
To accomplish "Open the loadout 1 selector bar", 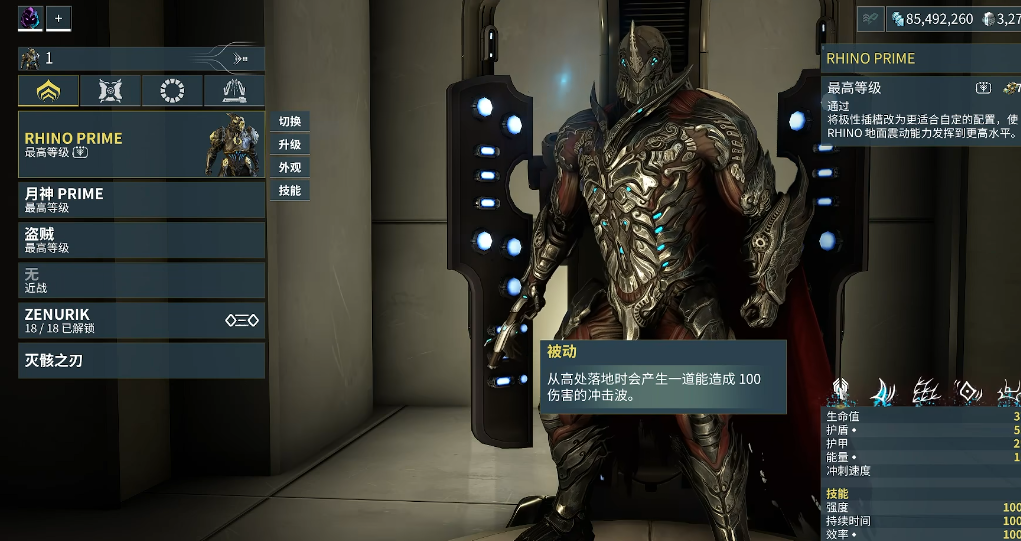I will pos(141,58).
